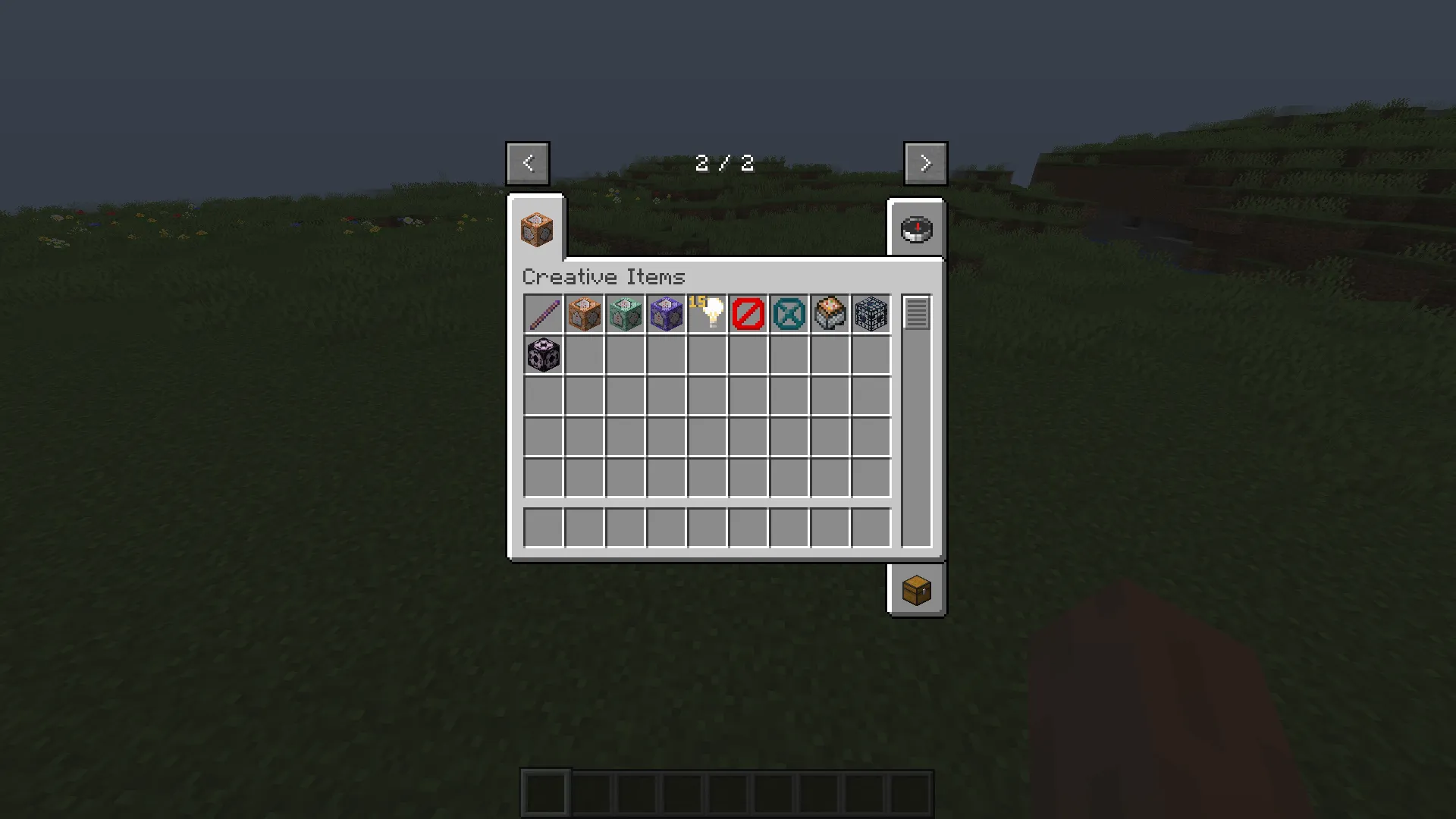The image size is (1456, 819).
Task: Pick up the orange Command Block
Action: [x=585, y=314]
